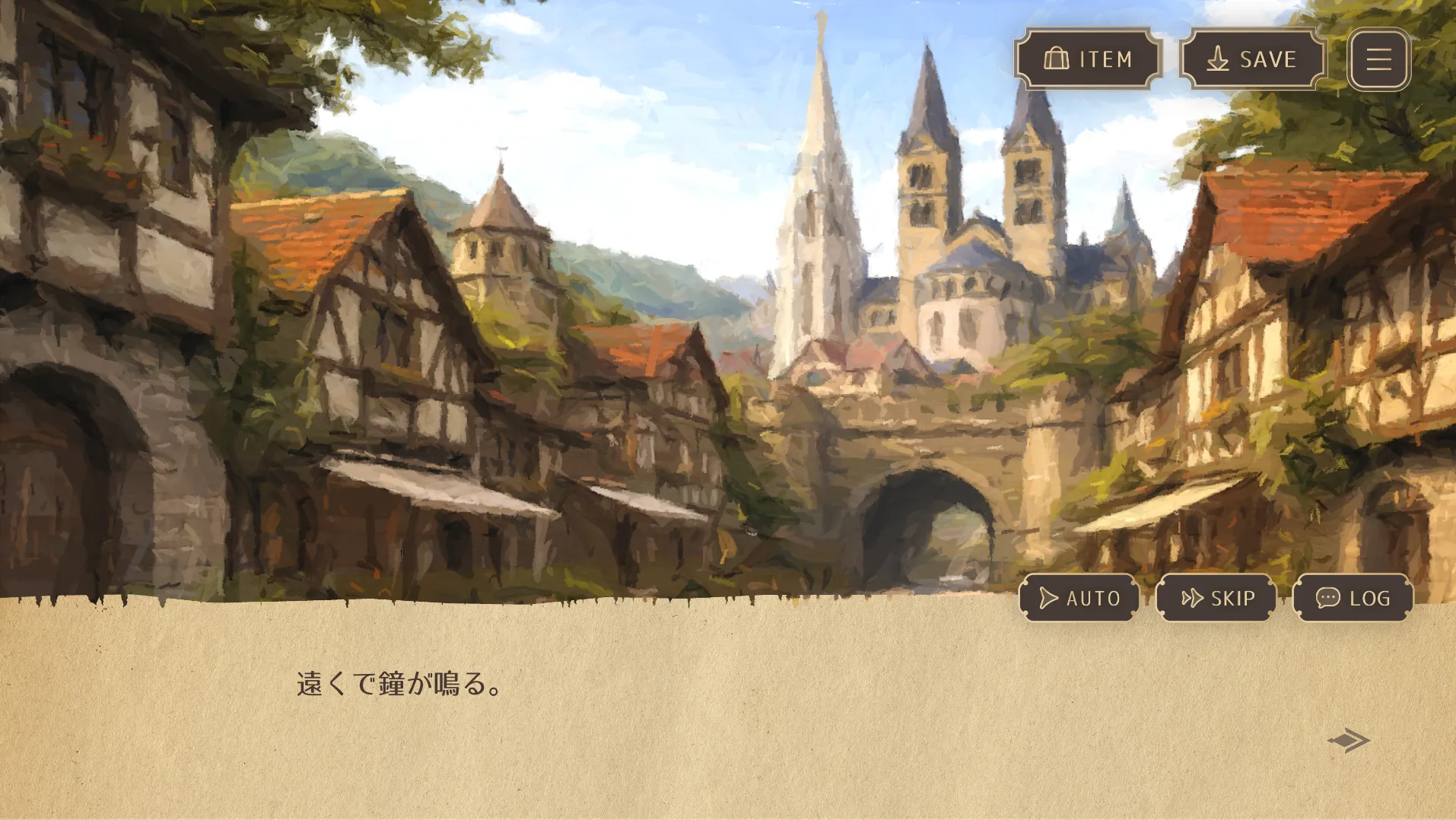Viewport: 1456px width, 820px height.
Task: Save your progress with the SAVE button
Action: [1251, 59]
